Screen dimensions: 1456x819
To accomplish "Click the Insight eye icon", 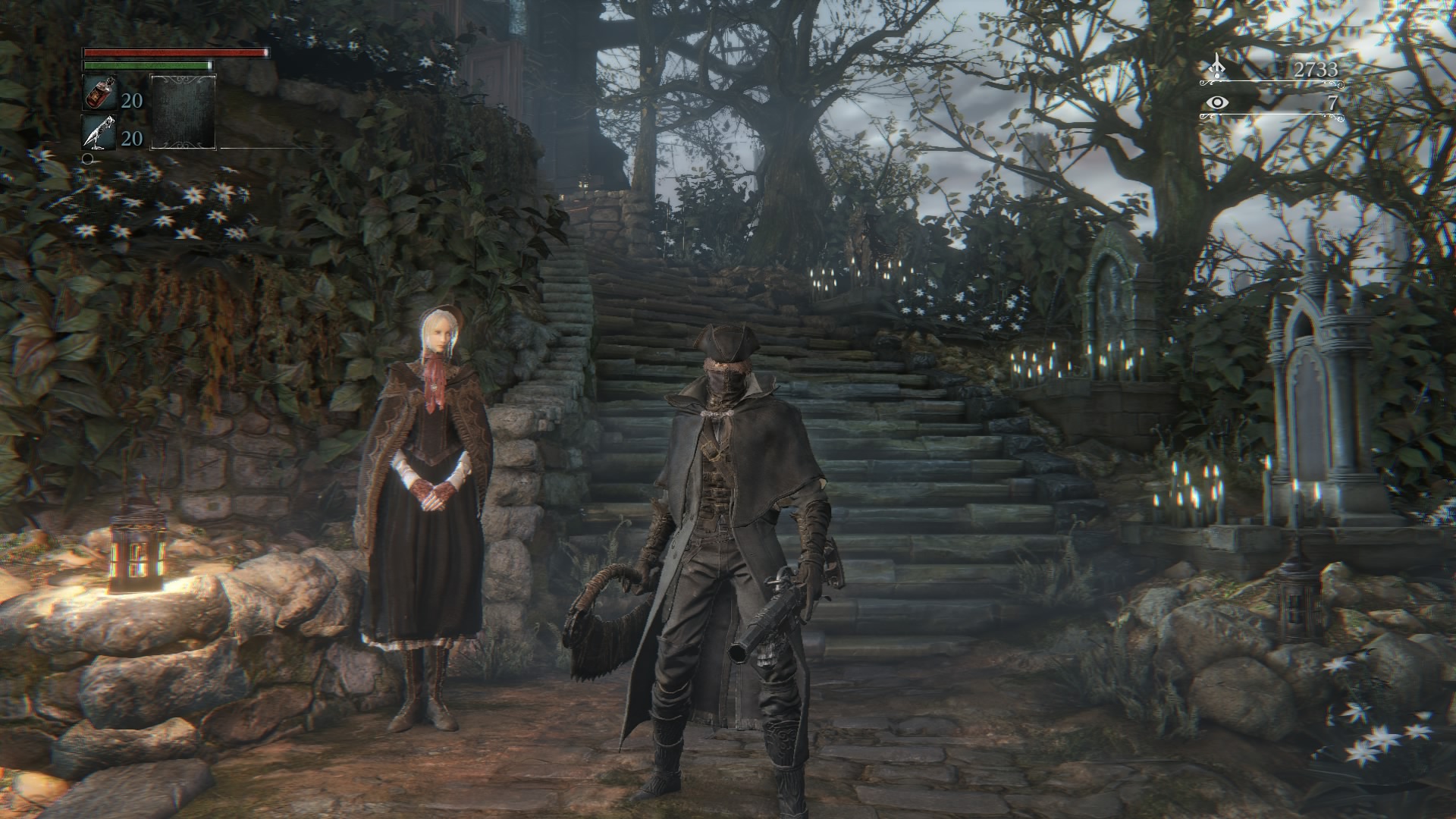I will [x=1218, y=102].
